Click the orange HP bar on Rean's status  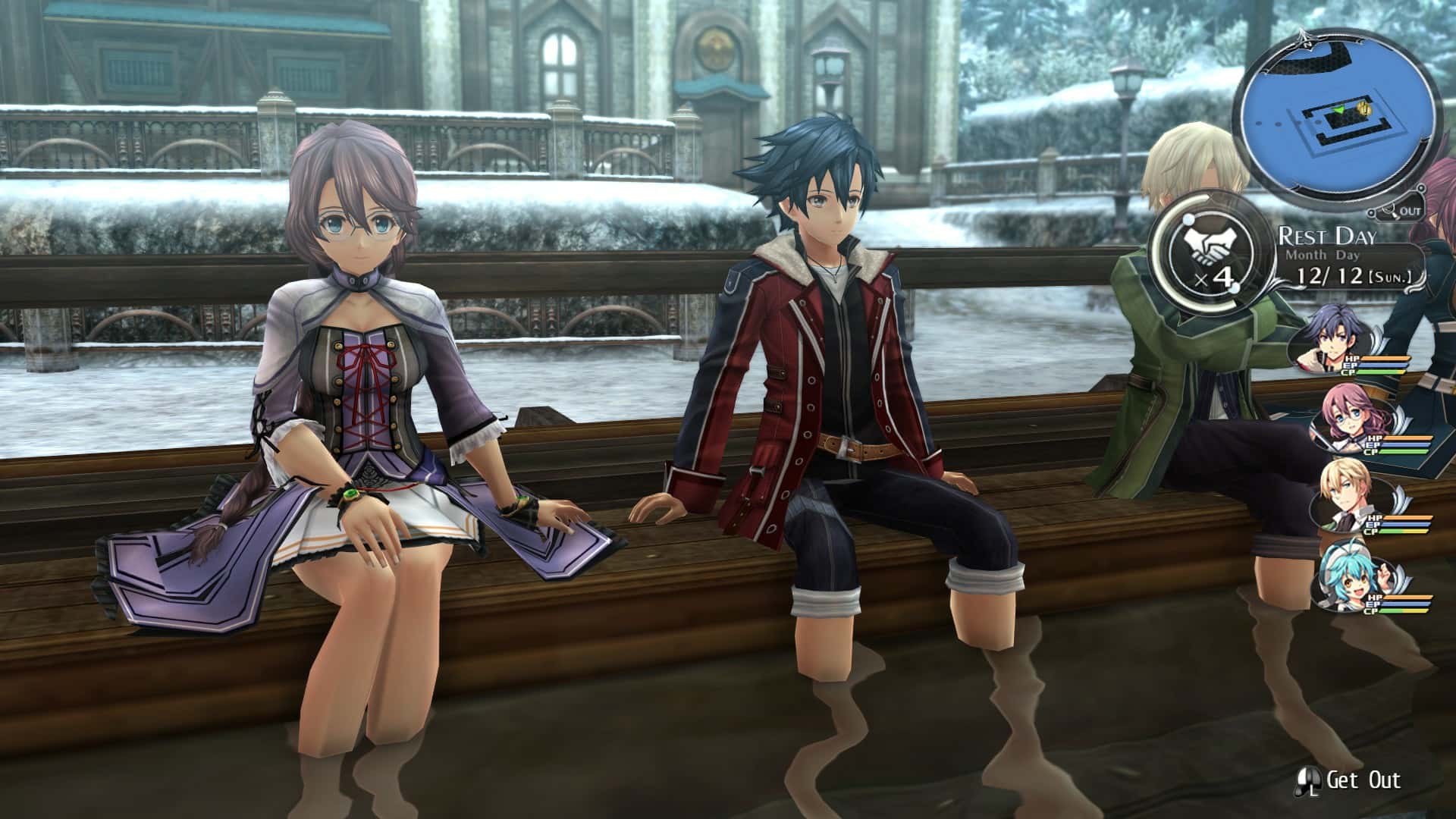(1384, 359)
